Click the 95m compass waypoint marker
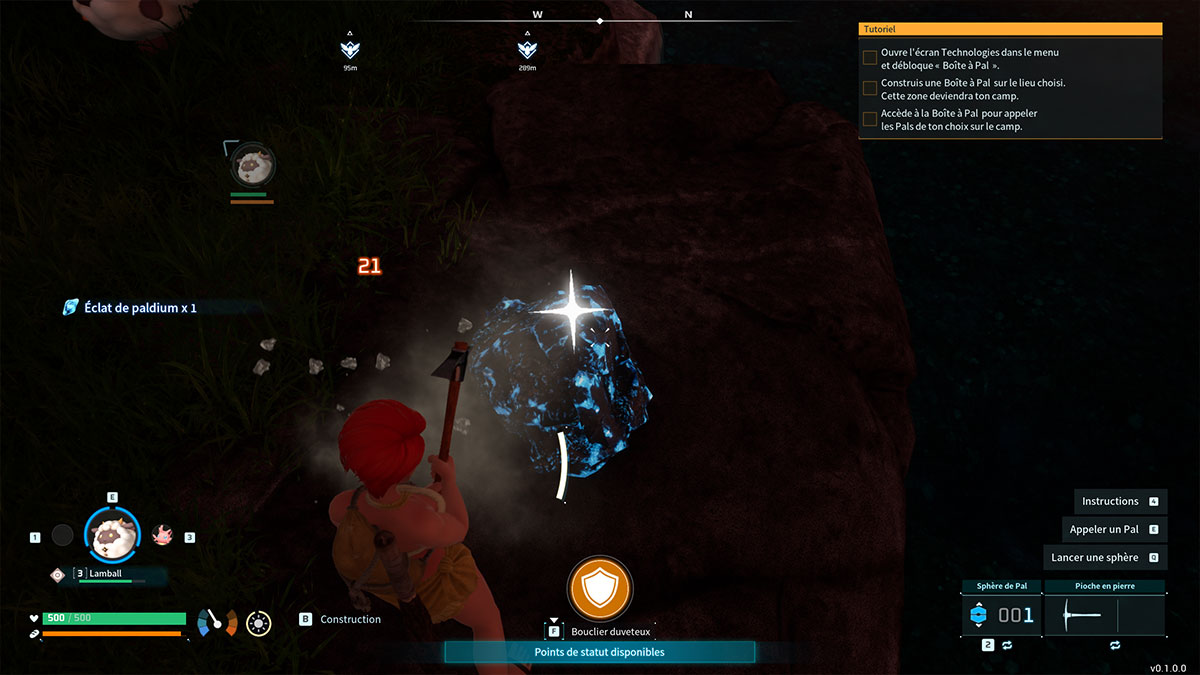This screenshot has height=675, width=1200. [350, 49]
